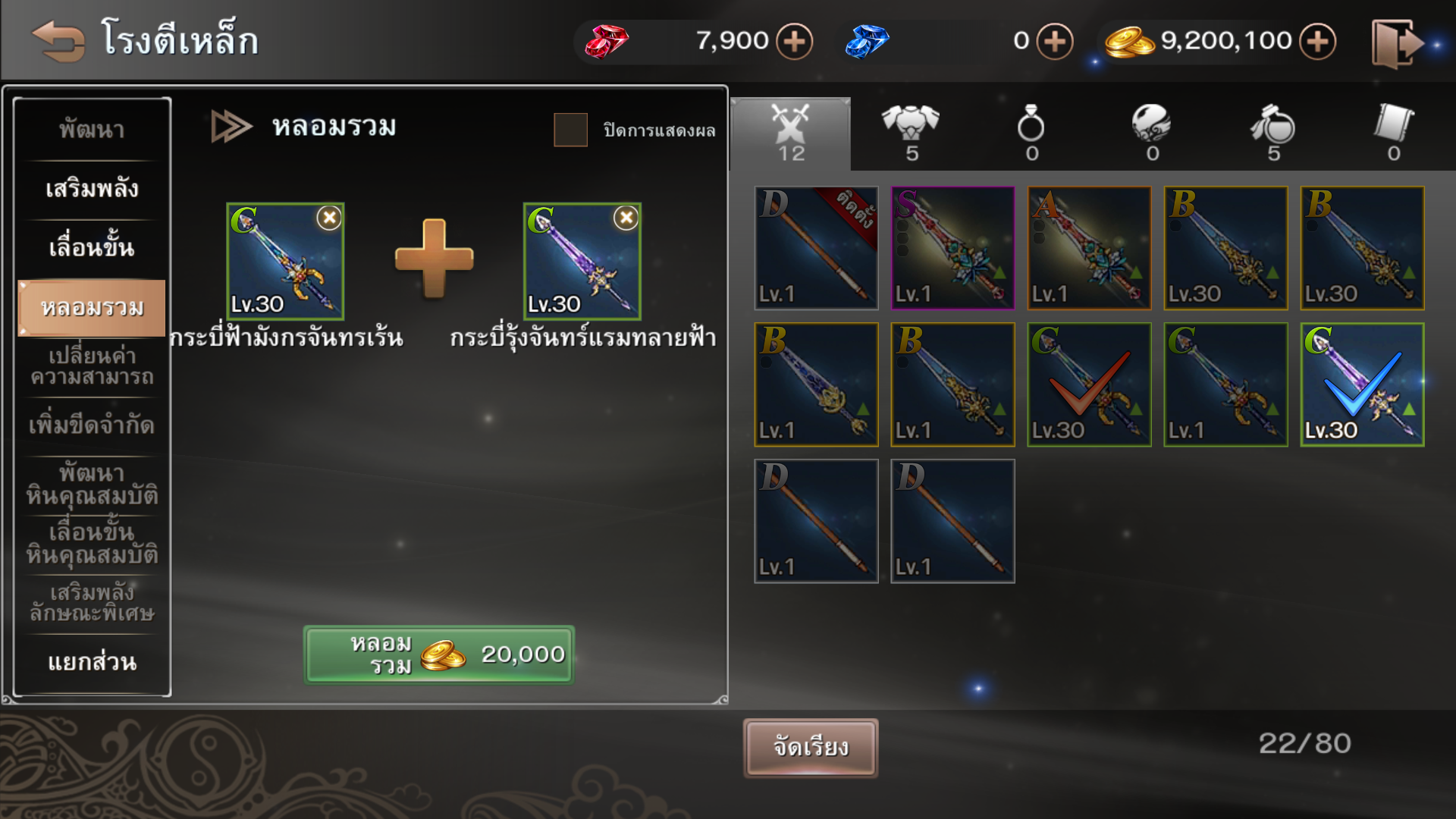Switch to the ring accessory tab
The image size is (1456, 819).
1031,133
